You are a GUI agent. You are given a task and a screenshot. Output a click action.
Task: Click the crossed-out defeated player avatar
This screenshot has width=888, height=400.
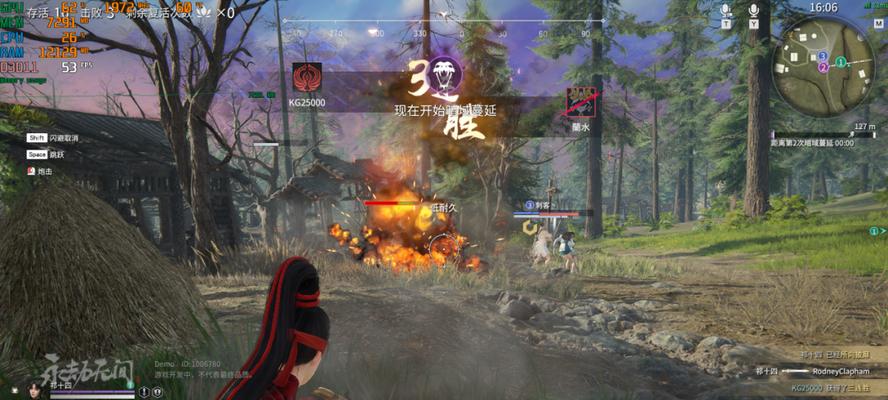pyautogui.click(x=580, y=100)
